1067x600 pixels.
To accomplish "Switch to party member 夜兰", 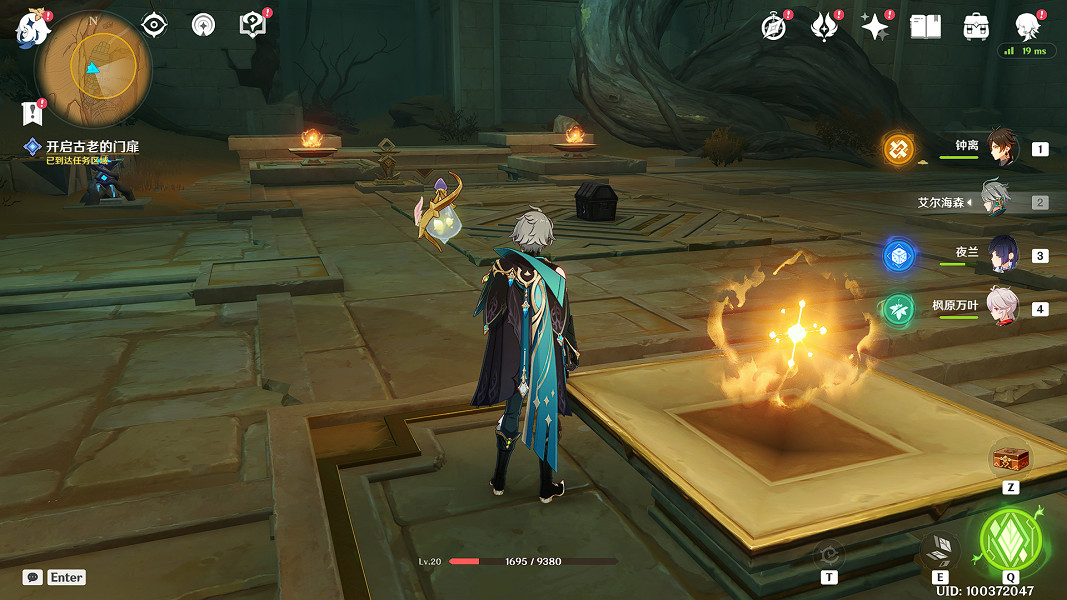I will (x=1001, y=254).
